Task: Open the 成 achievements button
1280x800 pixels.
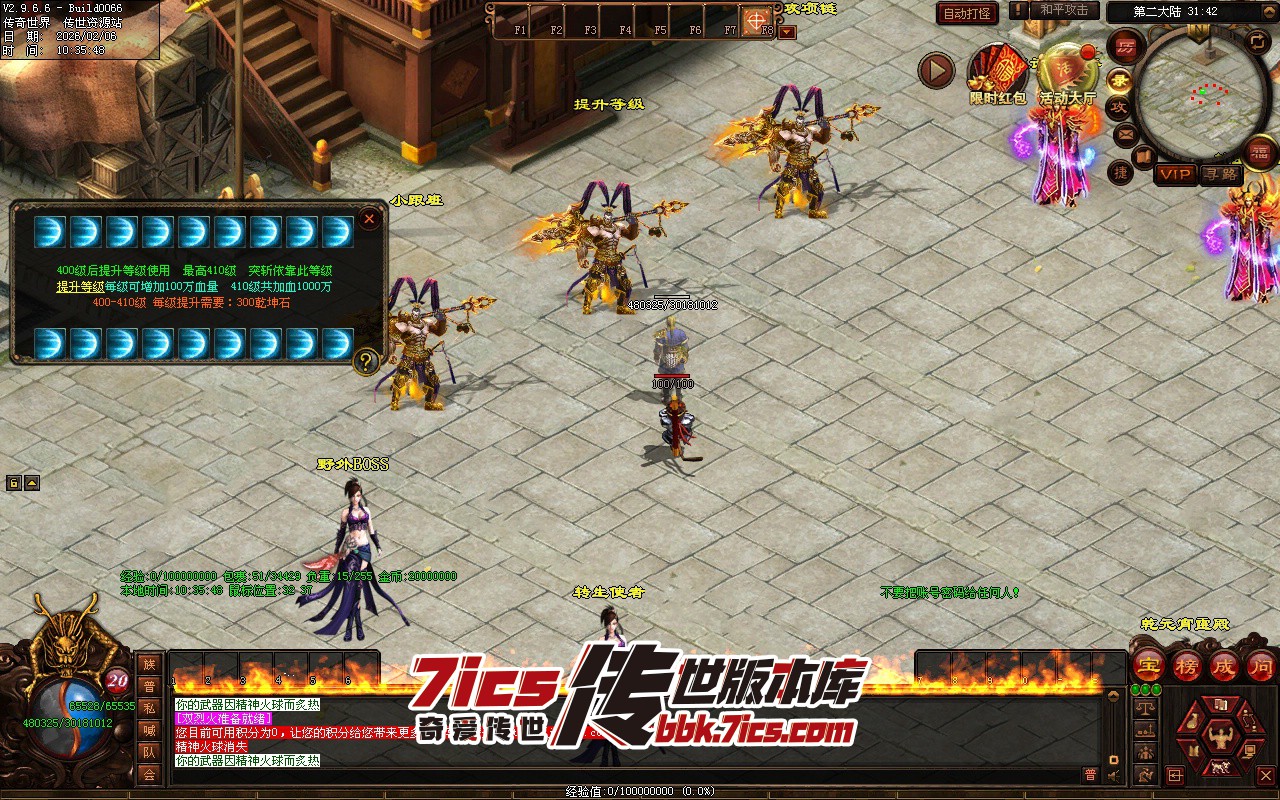Action: point(1224,665)
